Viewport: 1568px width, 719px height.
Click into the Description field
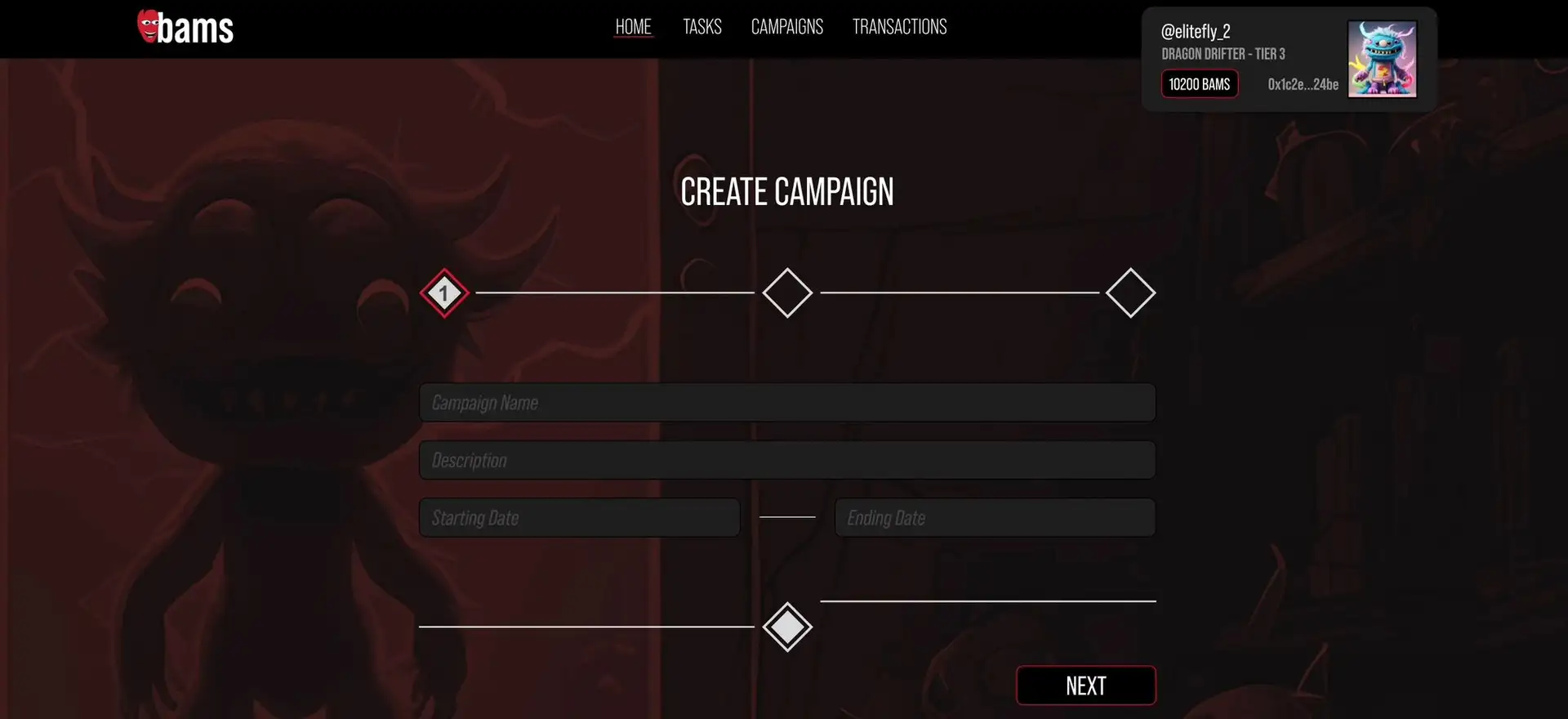coord(786,460)
